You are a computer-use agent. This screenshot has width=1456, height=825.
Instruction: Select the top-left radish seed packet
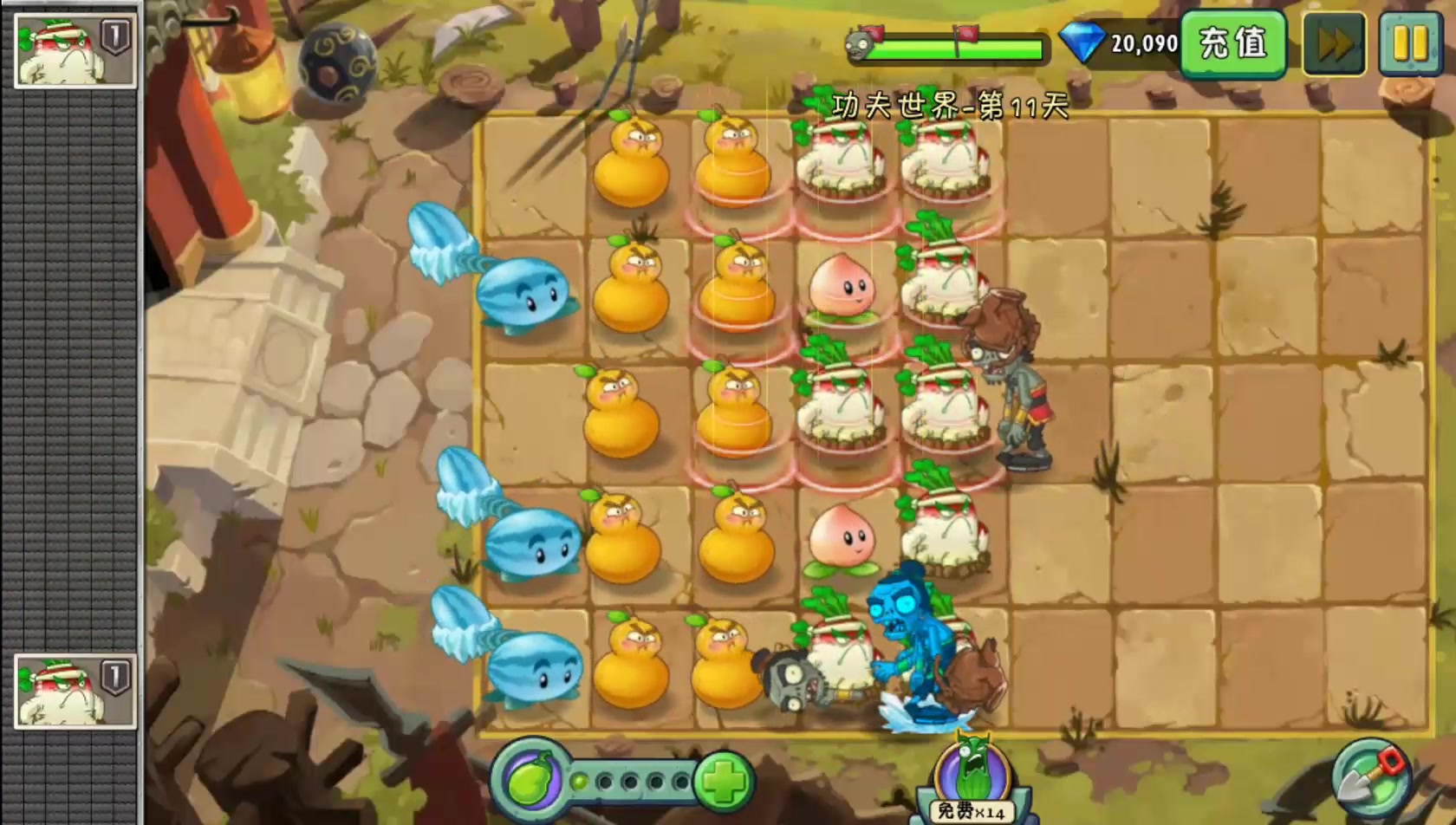tap(74, 52)
